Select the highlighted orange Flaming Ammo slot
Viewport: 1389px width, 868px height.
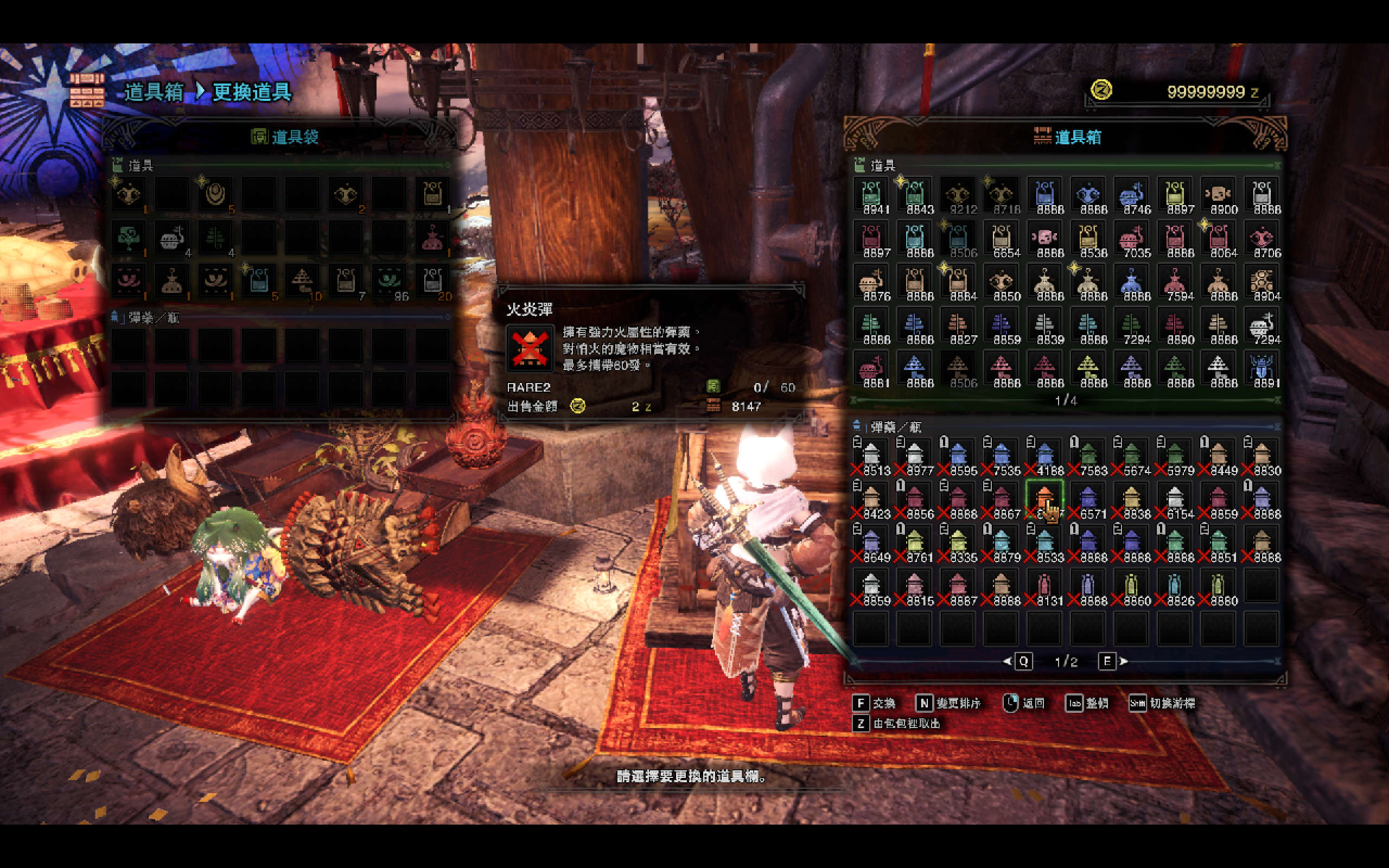(x=1044, y=500)
